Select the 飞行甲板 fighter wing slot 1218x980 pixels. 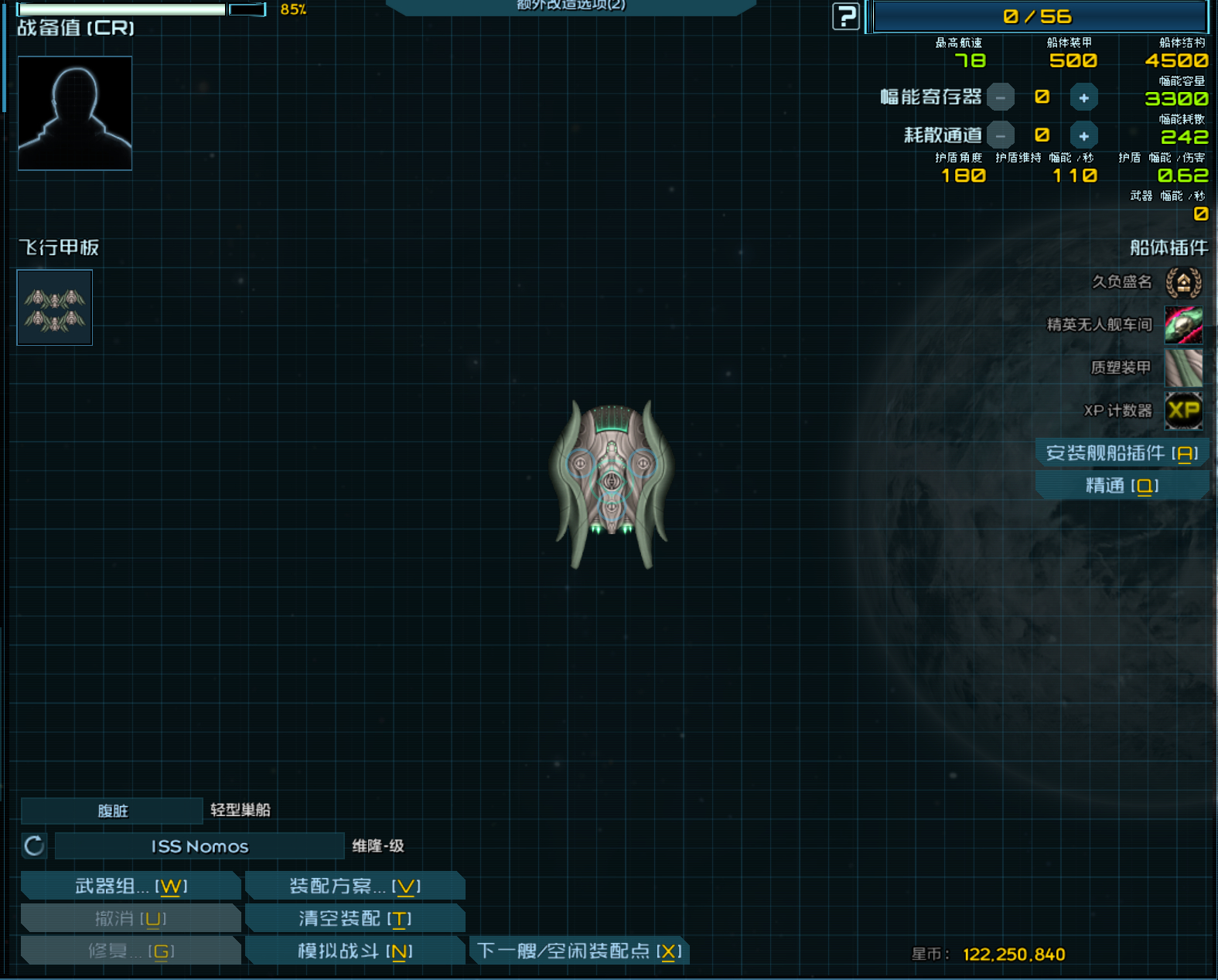(55, 307)
